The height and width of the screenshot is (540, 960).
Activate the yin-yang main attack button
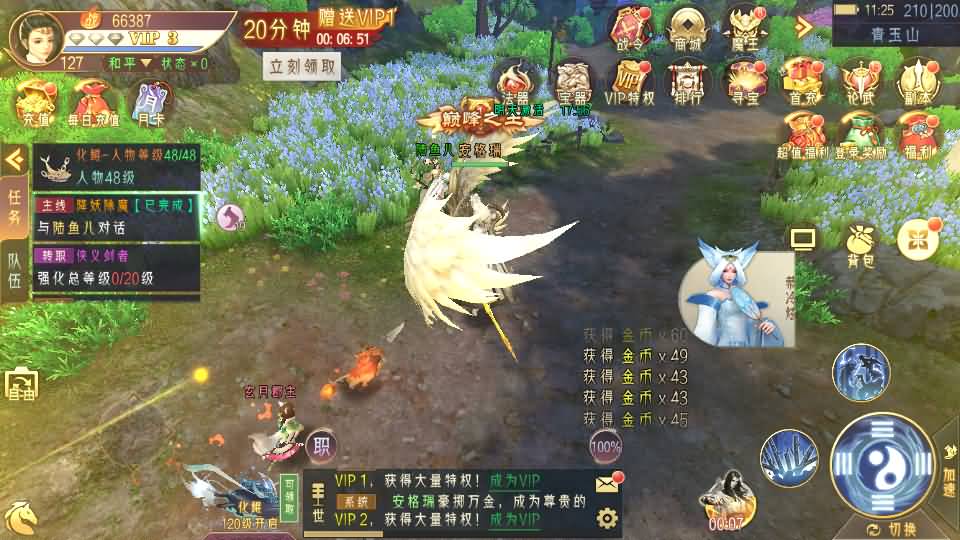(x=883, y=467)
